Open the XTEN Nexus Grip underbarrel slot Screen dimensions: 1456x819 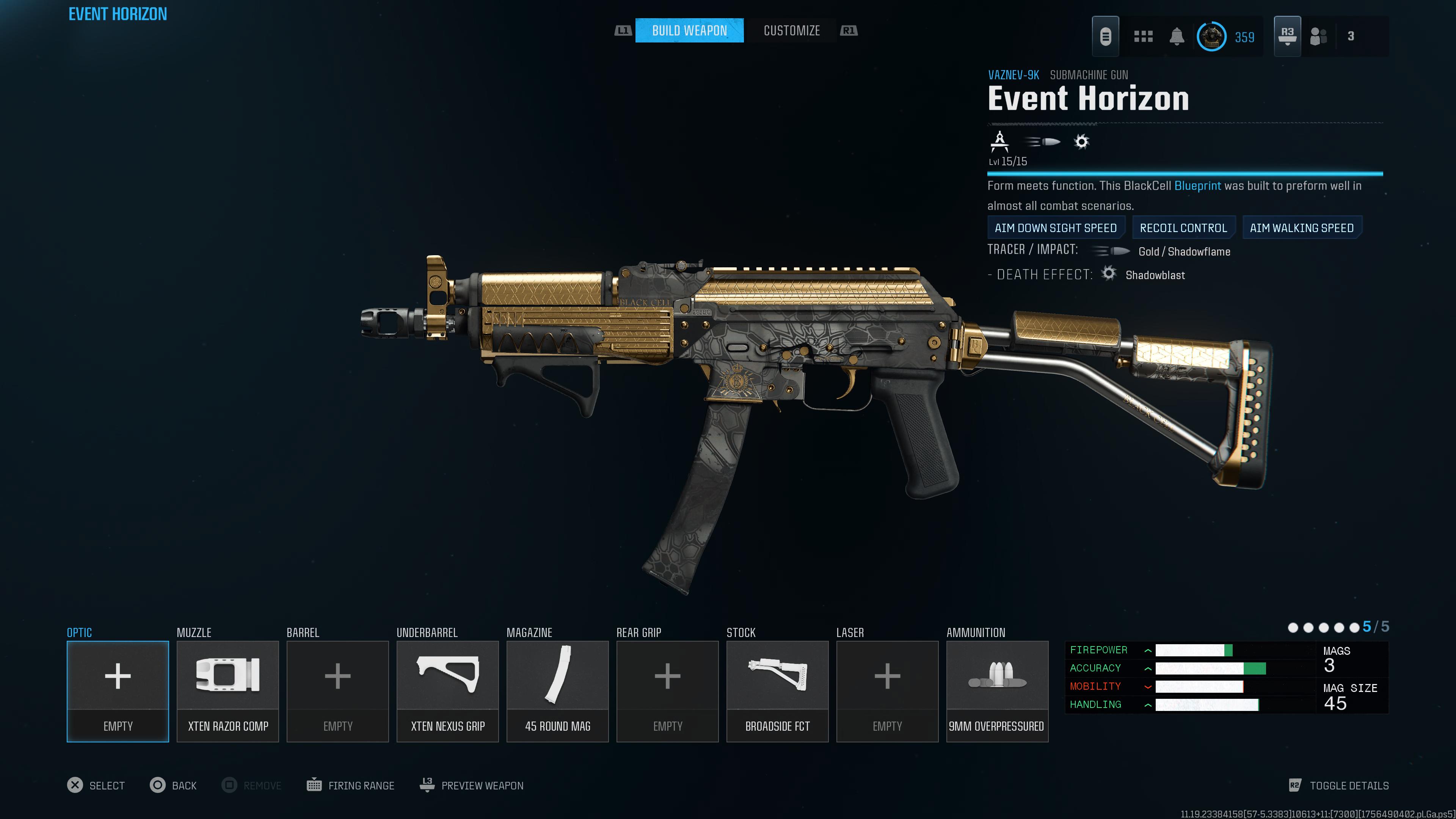click(x=448, y=691)
